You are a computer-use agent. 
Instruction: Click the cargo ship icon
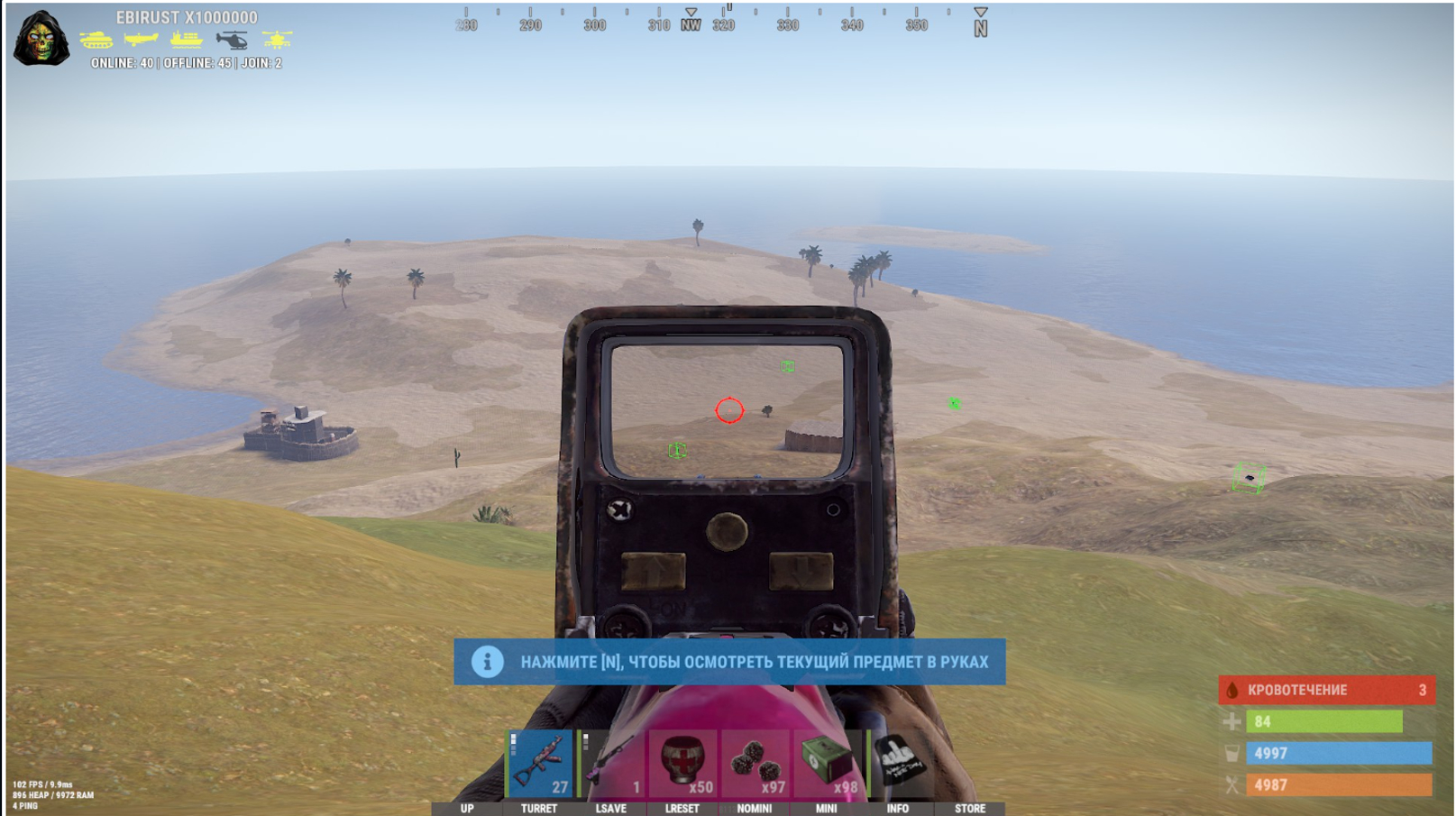(187, 40)
